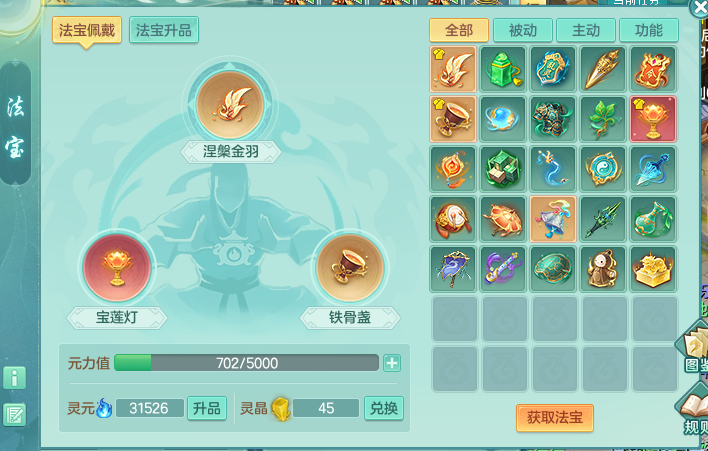Open the green info icon
This screenshot has height=451, width=708.
coord(15,377)
